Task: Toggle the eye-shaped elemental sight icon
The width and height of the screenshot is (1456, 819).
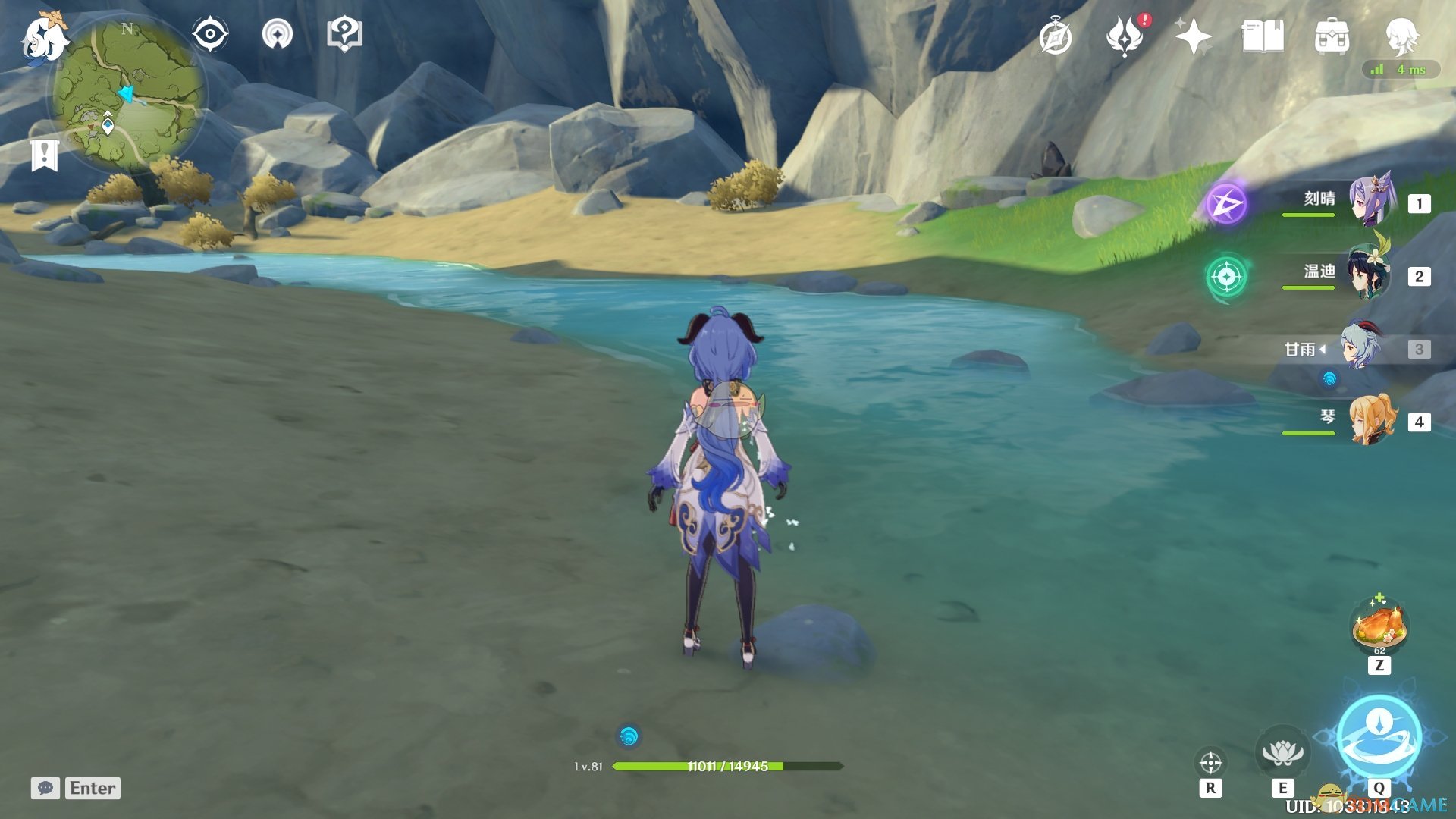Action: [x=209, y=34]
